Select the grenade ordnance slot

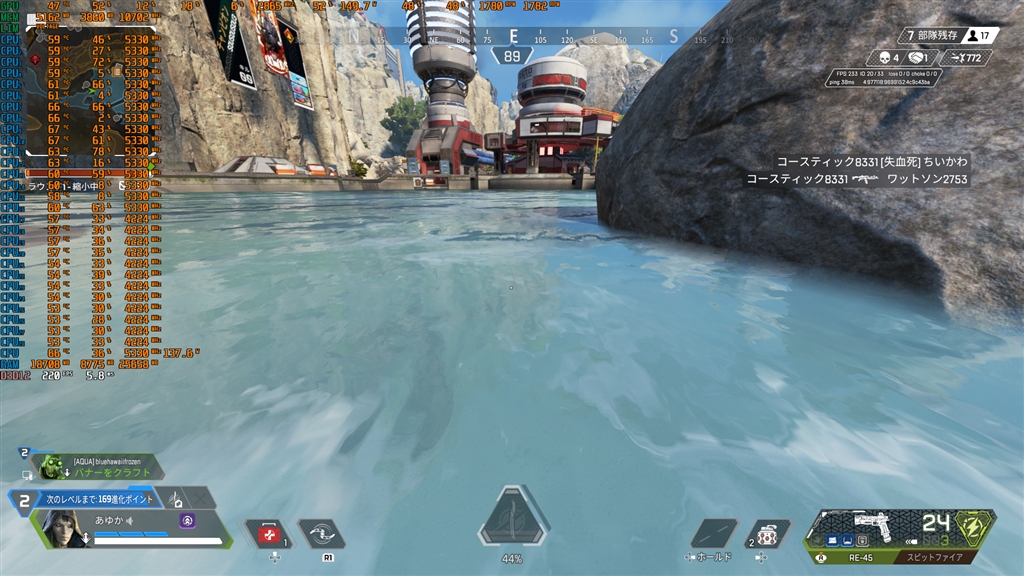tap(767, 534)
